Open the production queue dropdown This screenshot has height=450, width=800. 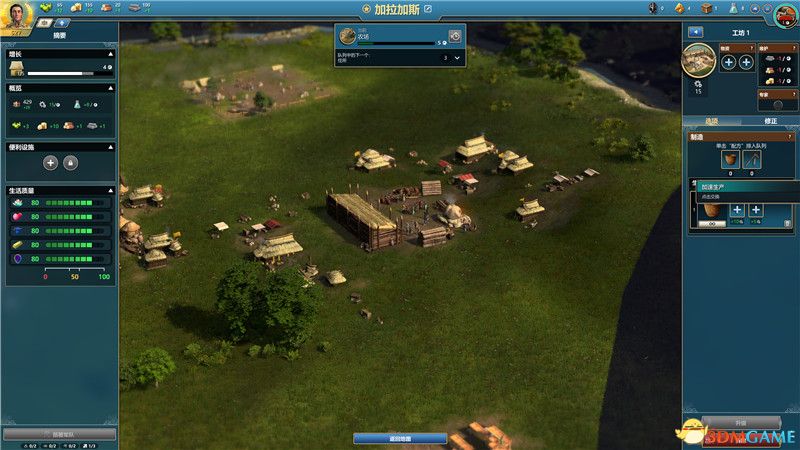[x=457, y=58]
